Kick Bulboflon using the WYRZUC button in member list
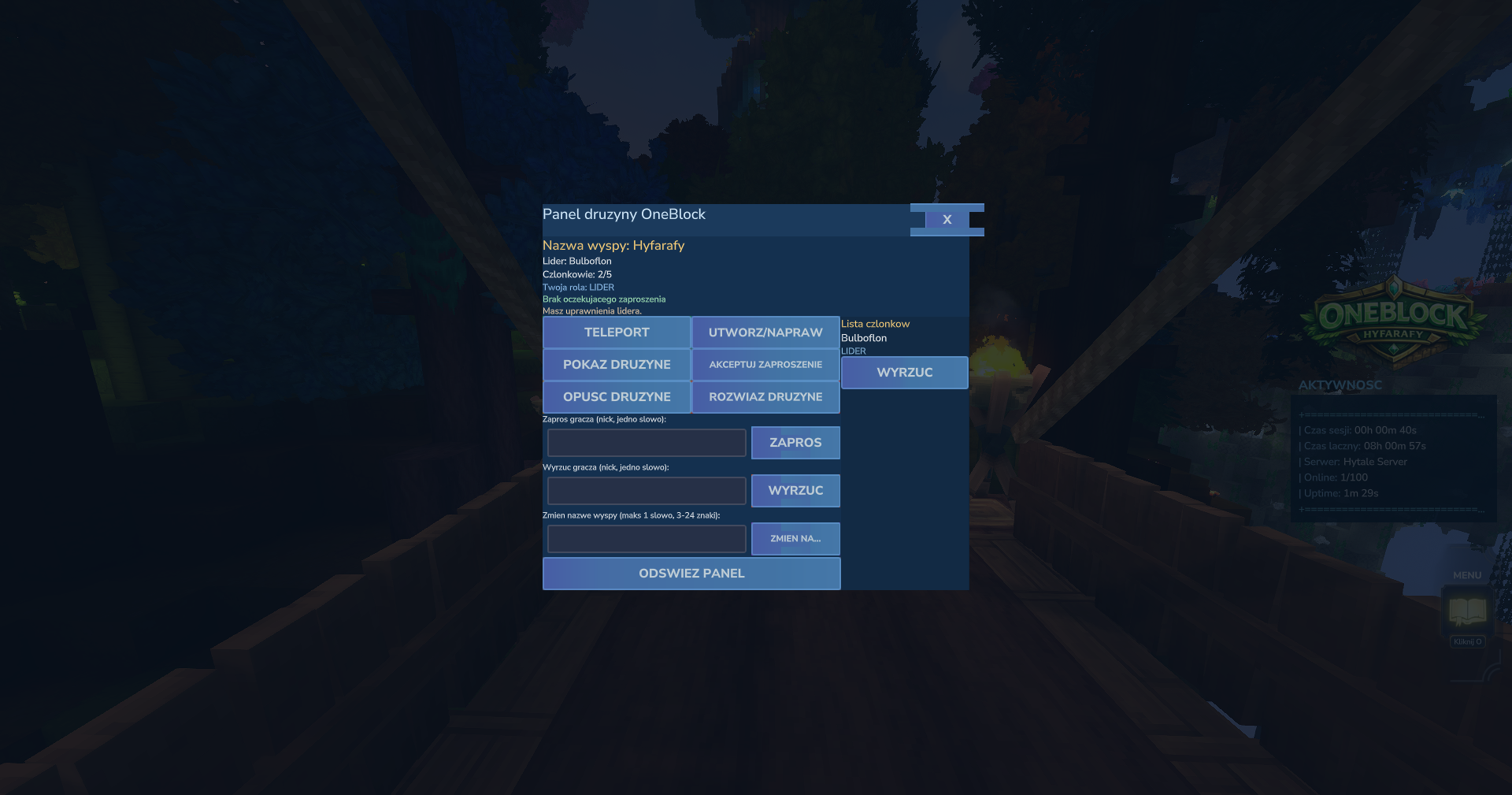 pyautogui.click(x=903, y=372)
